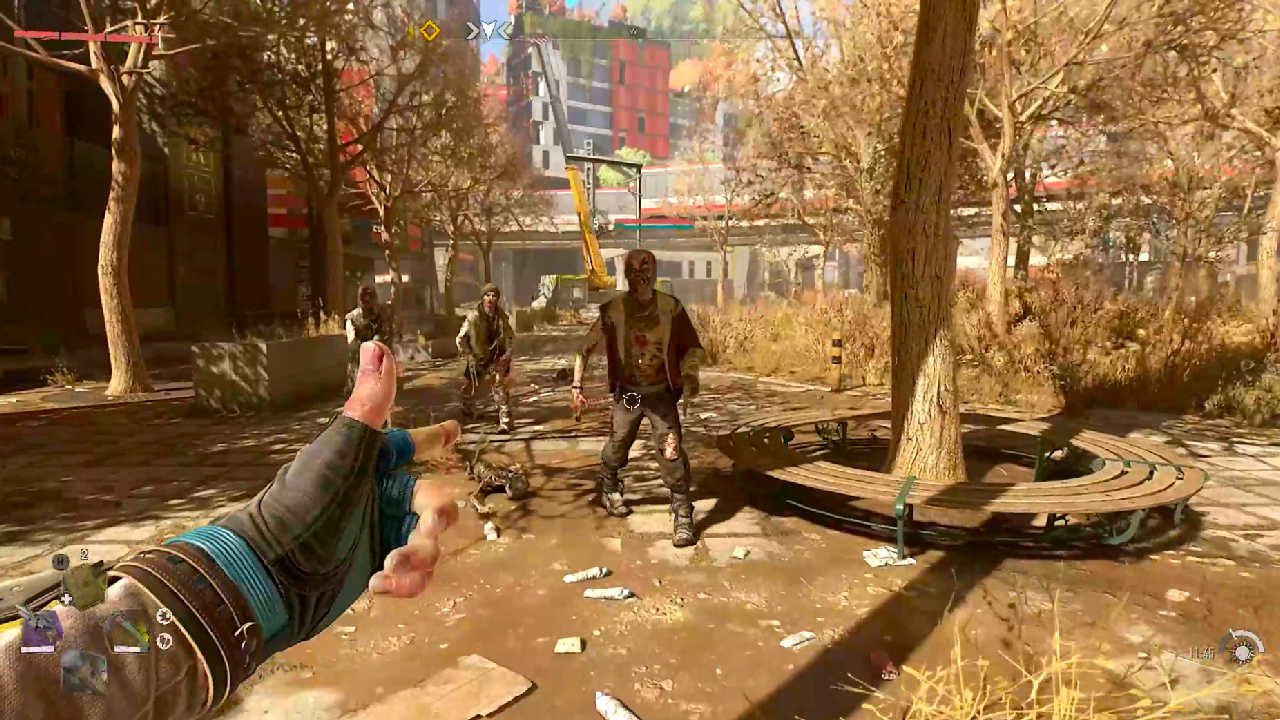This screenshot has width=1280, height=720.
Task: Click the durability bar under the purple quickslot item
Action: pos(38,648)
